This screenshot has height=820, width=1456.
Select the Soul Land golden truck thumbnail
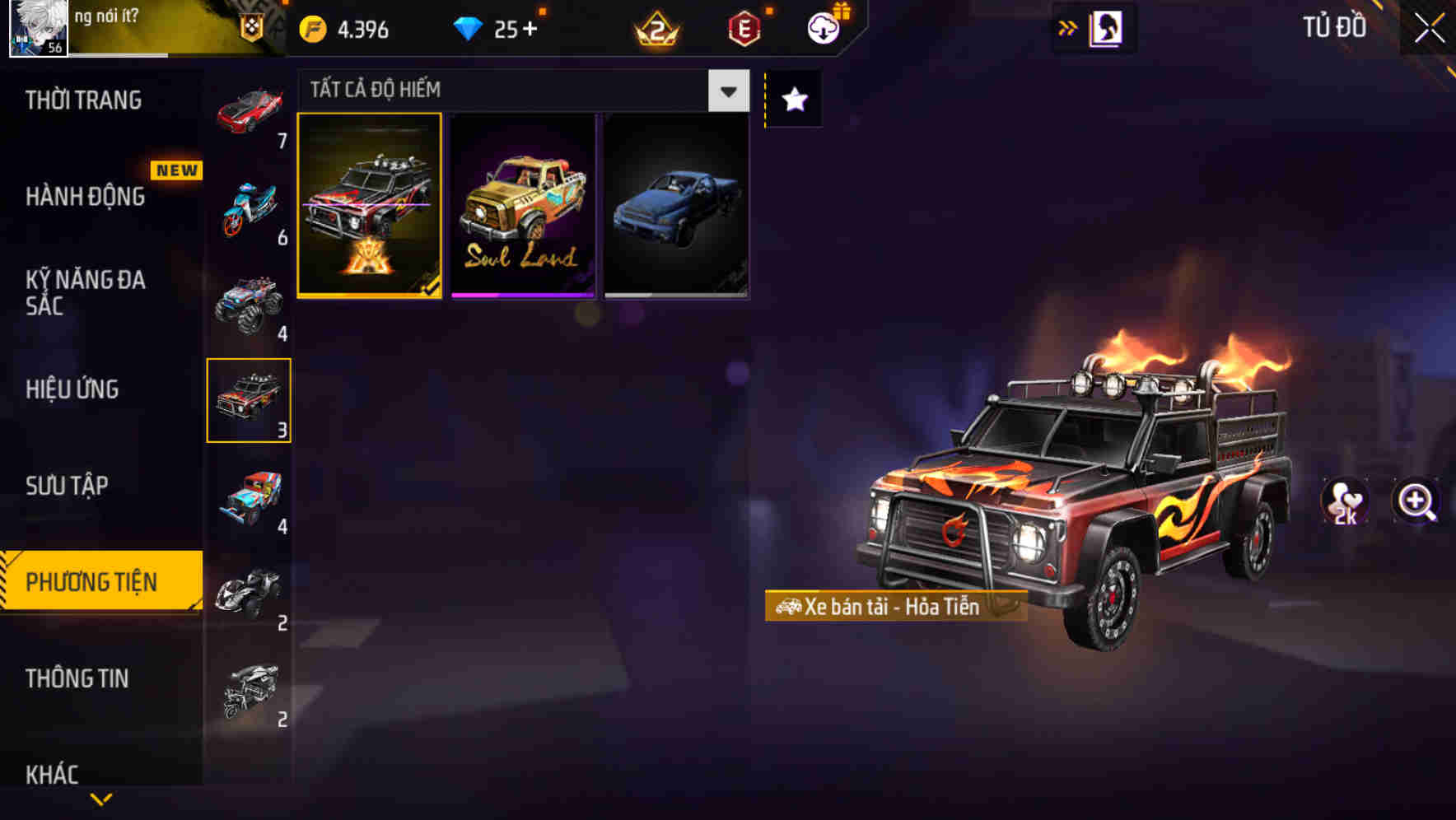click(x=521, y=205)
